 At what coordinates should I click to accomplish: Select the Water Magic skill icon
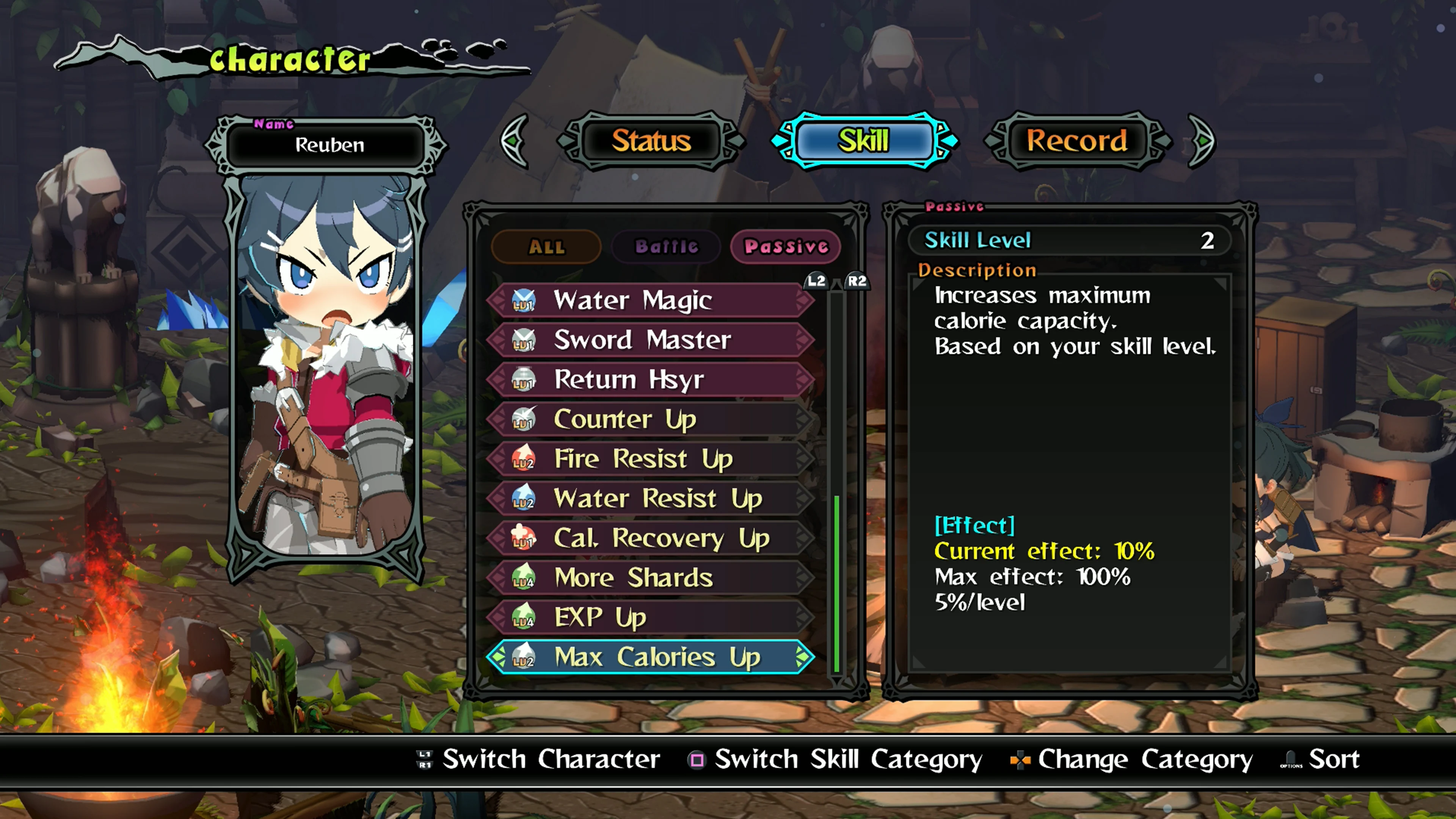click(523, 300)
